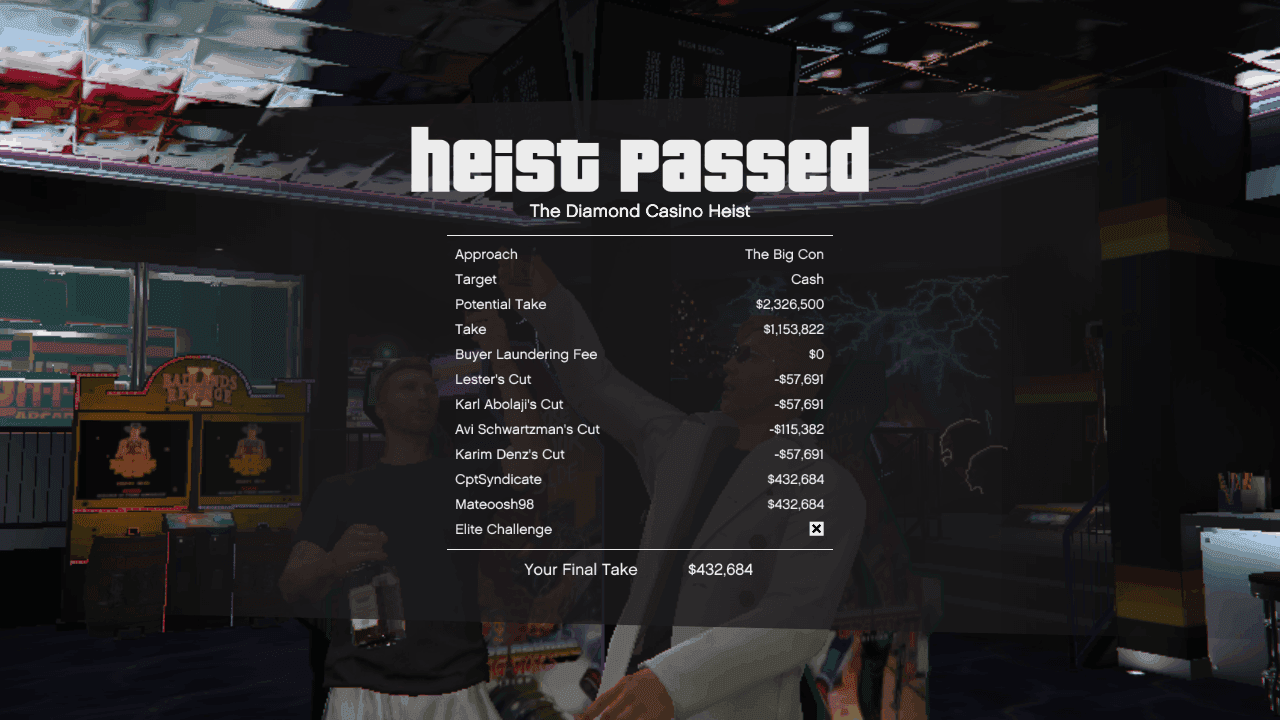
Task: Click the Elite Challenge label text
Action: [503, 529]
